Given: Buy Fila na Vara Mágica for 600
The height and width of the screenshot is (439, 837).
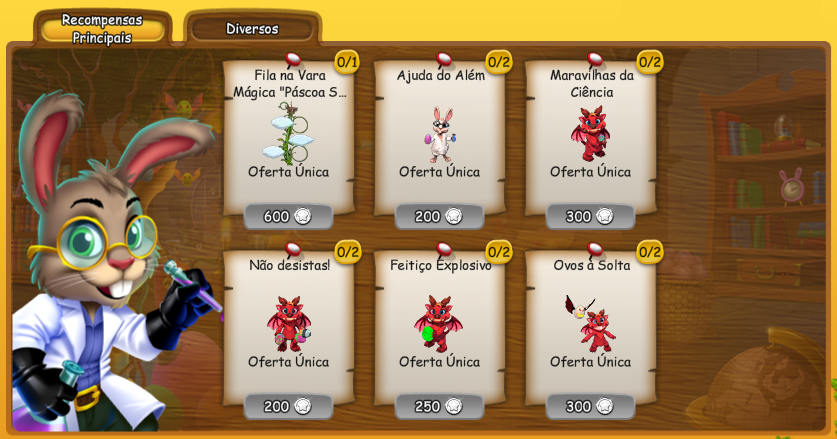Looking at the screenshot, I should point(288,216).
